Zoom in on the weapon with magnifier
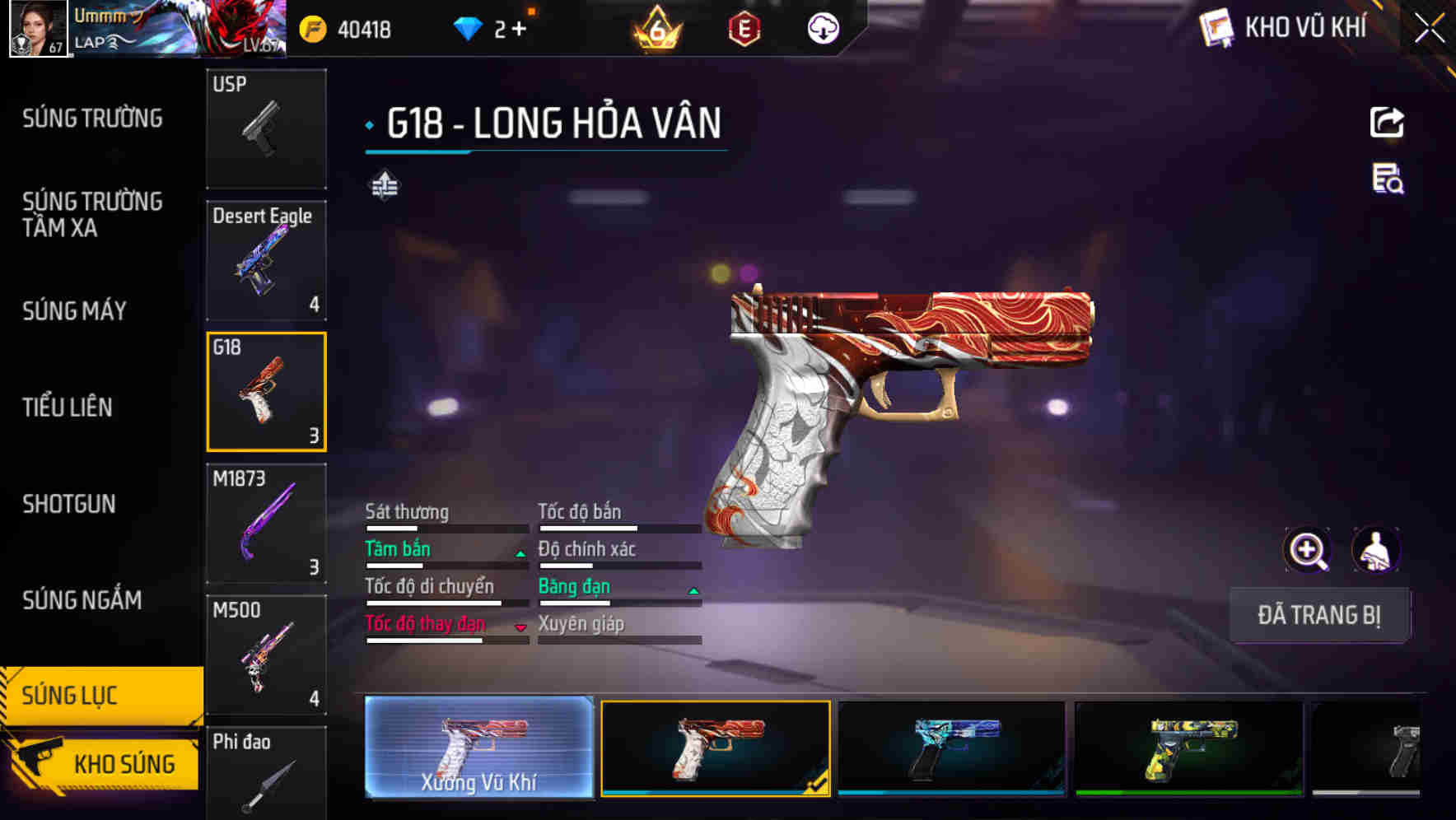 [1307, 550]
